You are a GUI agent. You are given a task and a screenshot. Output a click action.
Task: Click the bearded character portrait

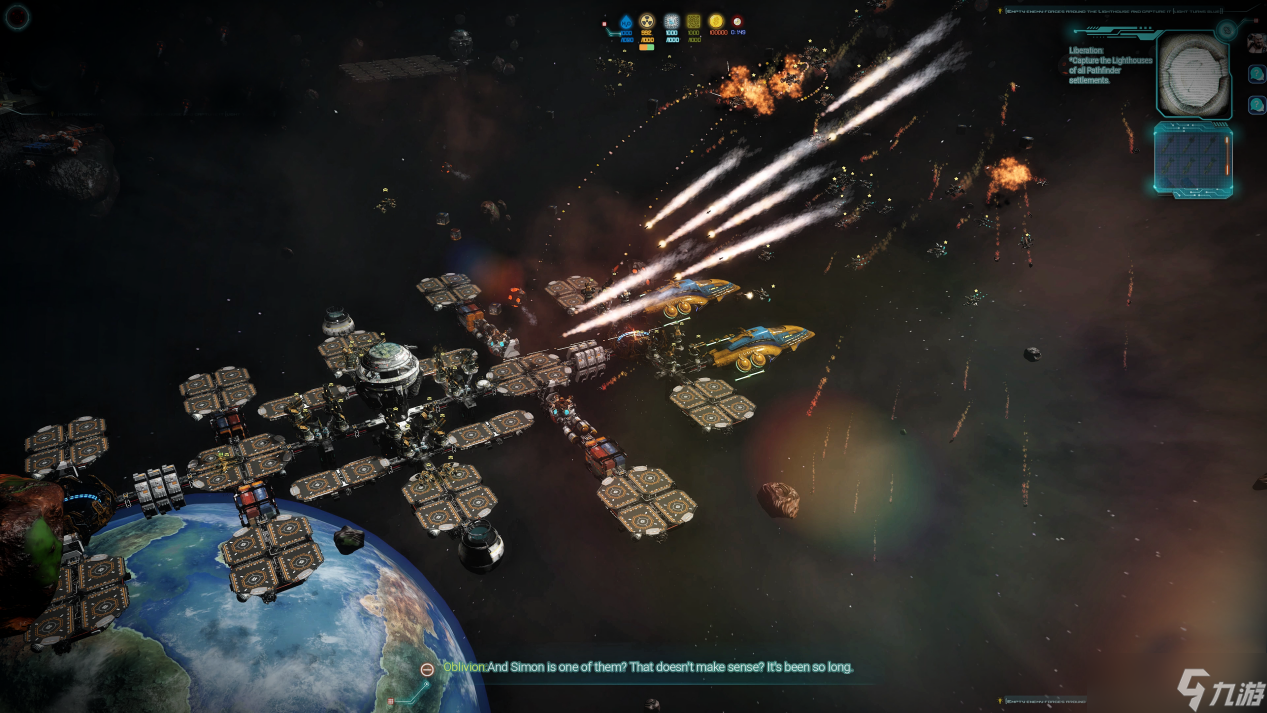[1256, 43]
